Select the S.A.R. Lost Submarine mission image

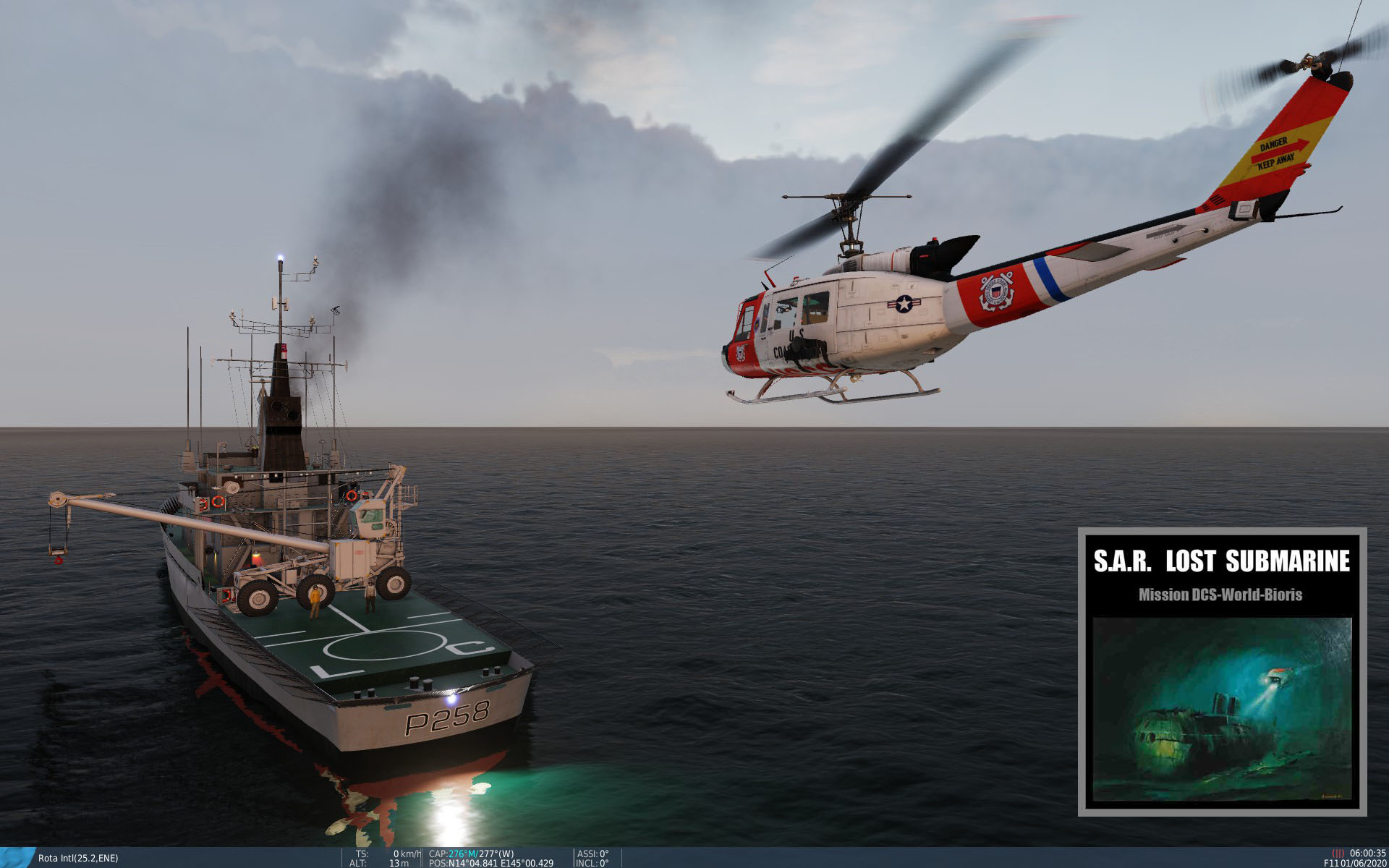click(1222, 709)
